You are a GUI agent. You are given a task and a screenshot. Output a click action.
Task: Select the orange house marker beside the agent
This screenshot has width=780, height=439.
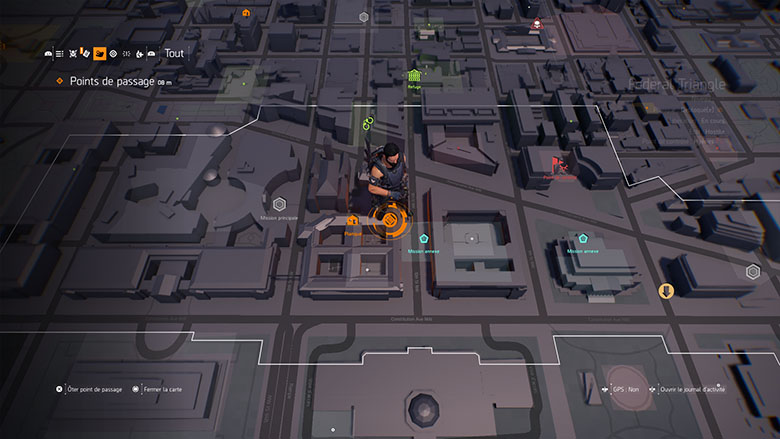352,220
